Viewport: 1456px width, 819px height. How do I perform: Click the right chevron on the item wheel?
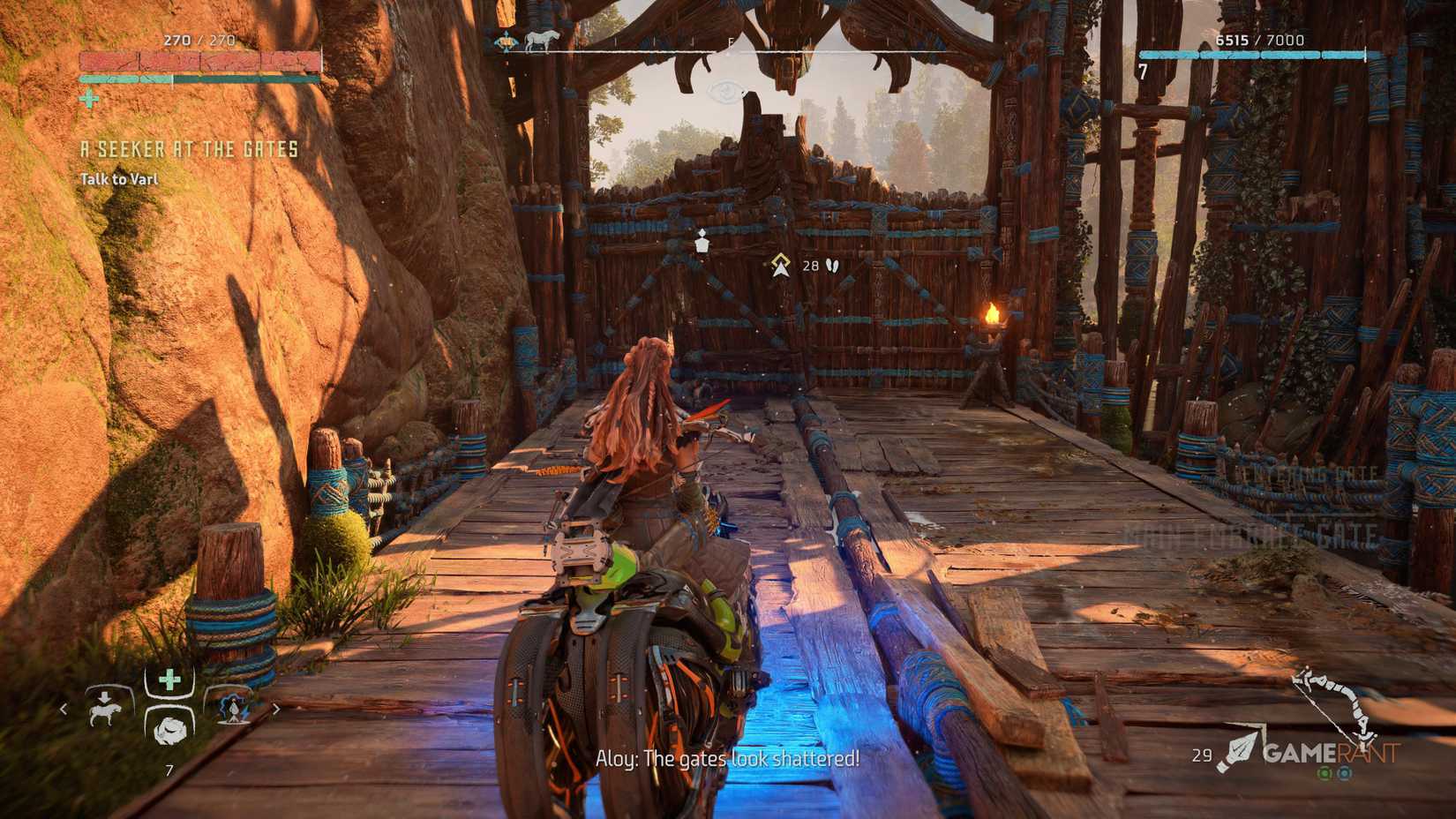(x=276, y=710)
